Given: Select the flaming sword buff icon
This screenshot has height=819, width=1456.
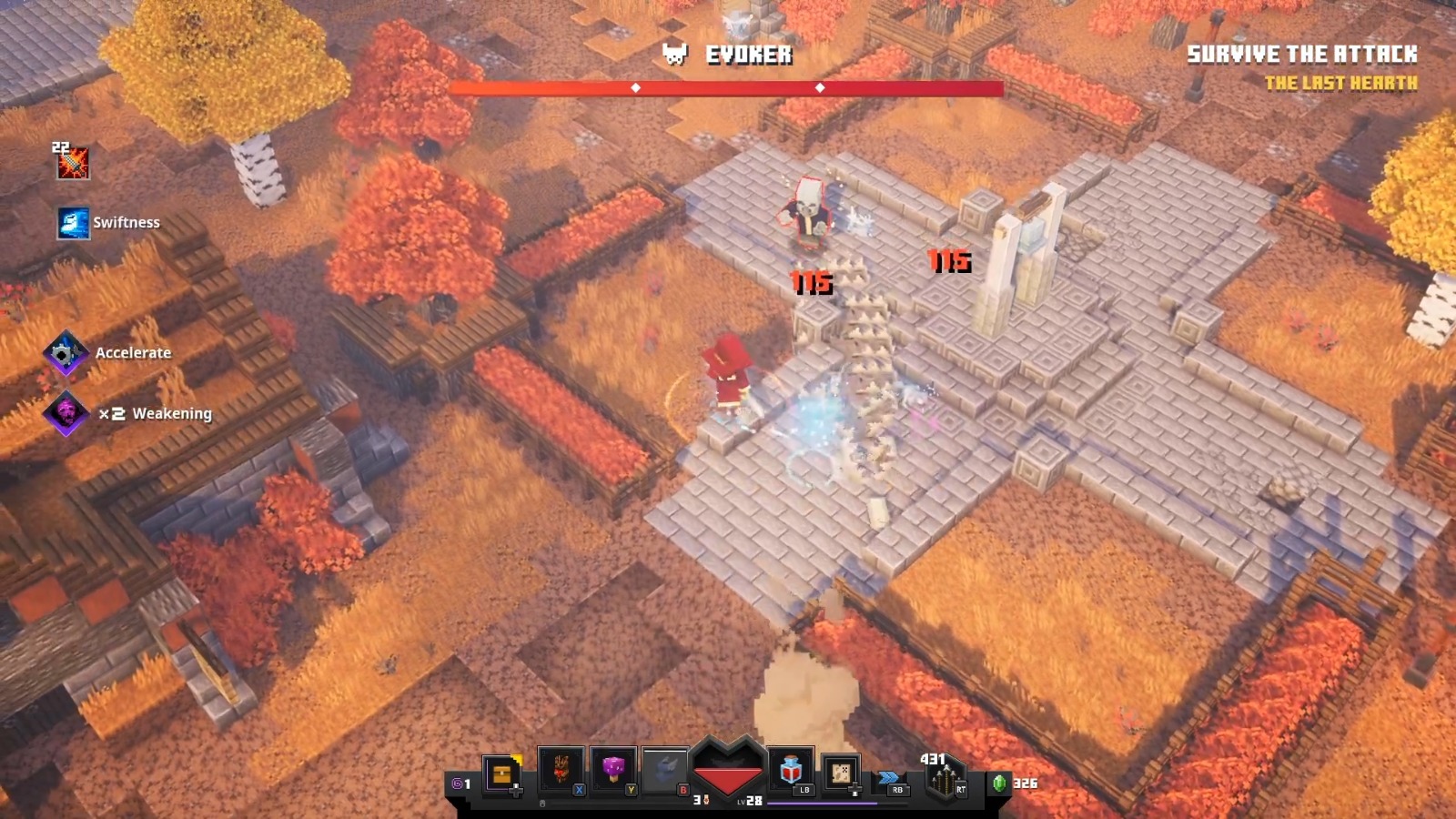Looking at the screenshot, I should (x=72, y=163).
